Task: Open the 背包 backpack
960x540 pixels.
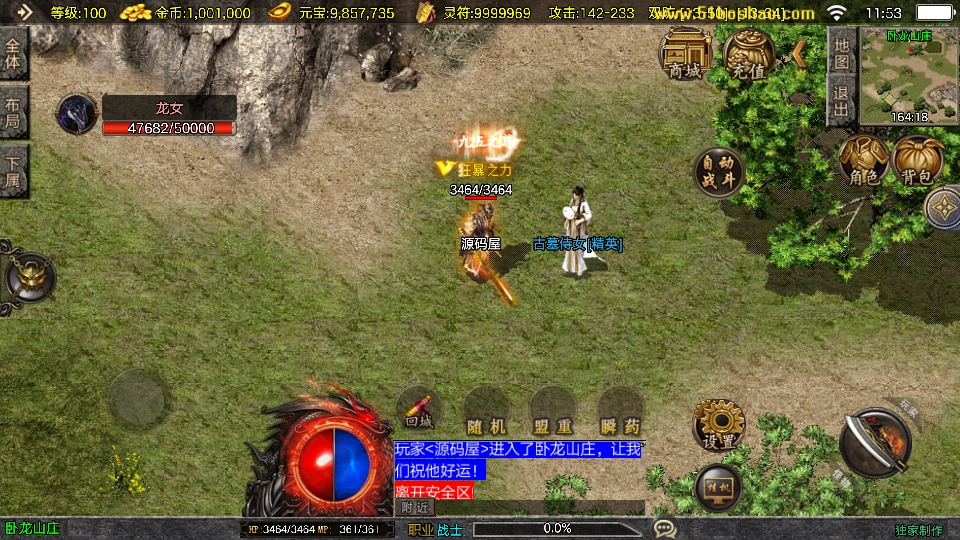Action: click(x=916, y=161)
